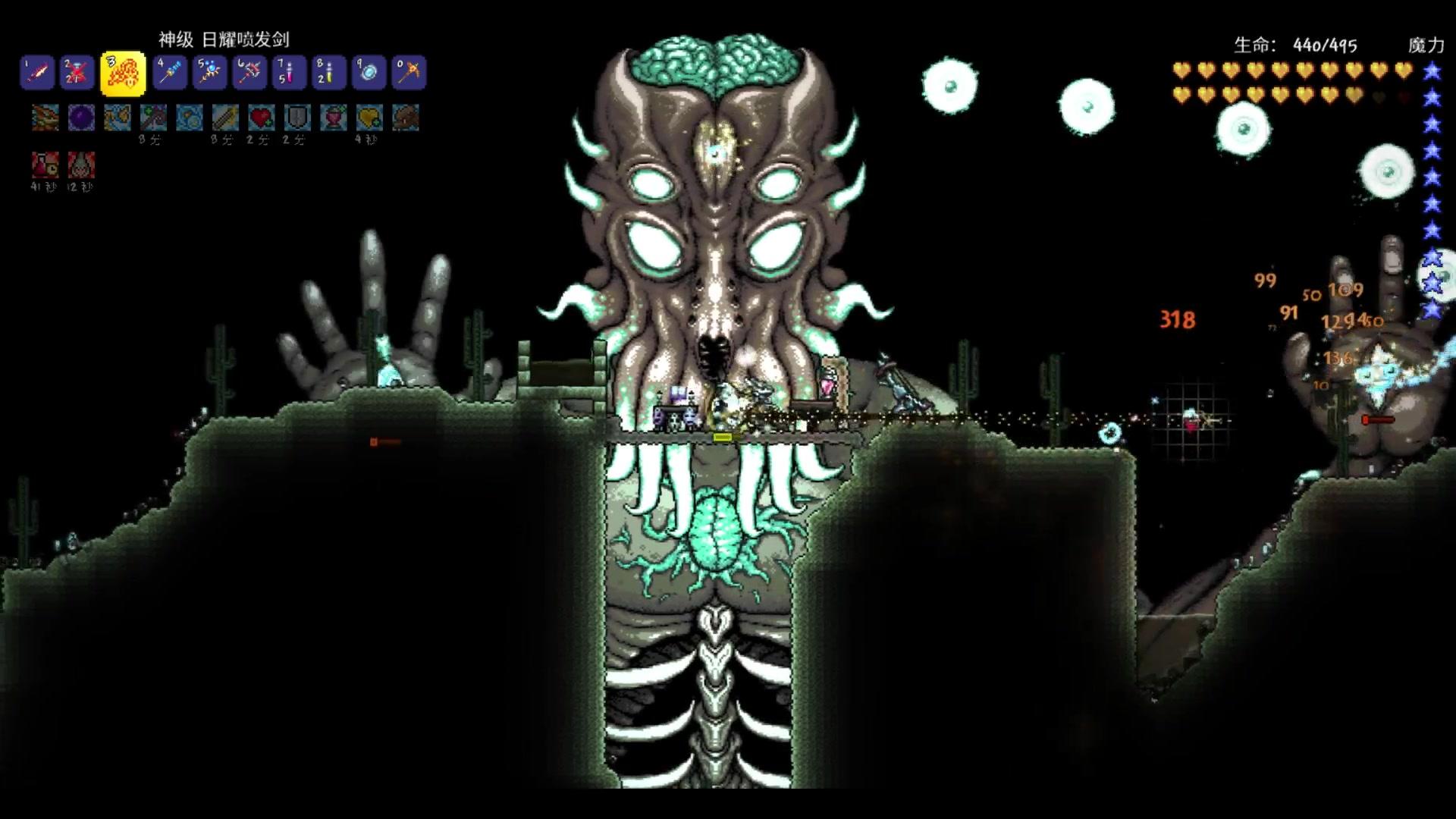Click the golden heart Lifeforce buff icon
The image size is (1456, 819).
pos(369,118)
